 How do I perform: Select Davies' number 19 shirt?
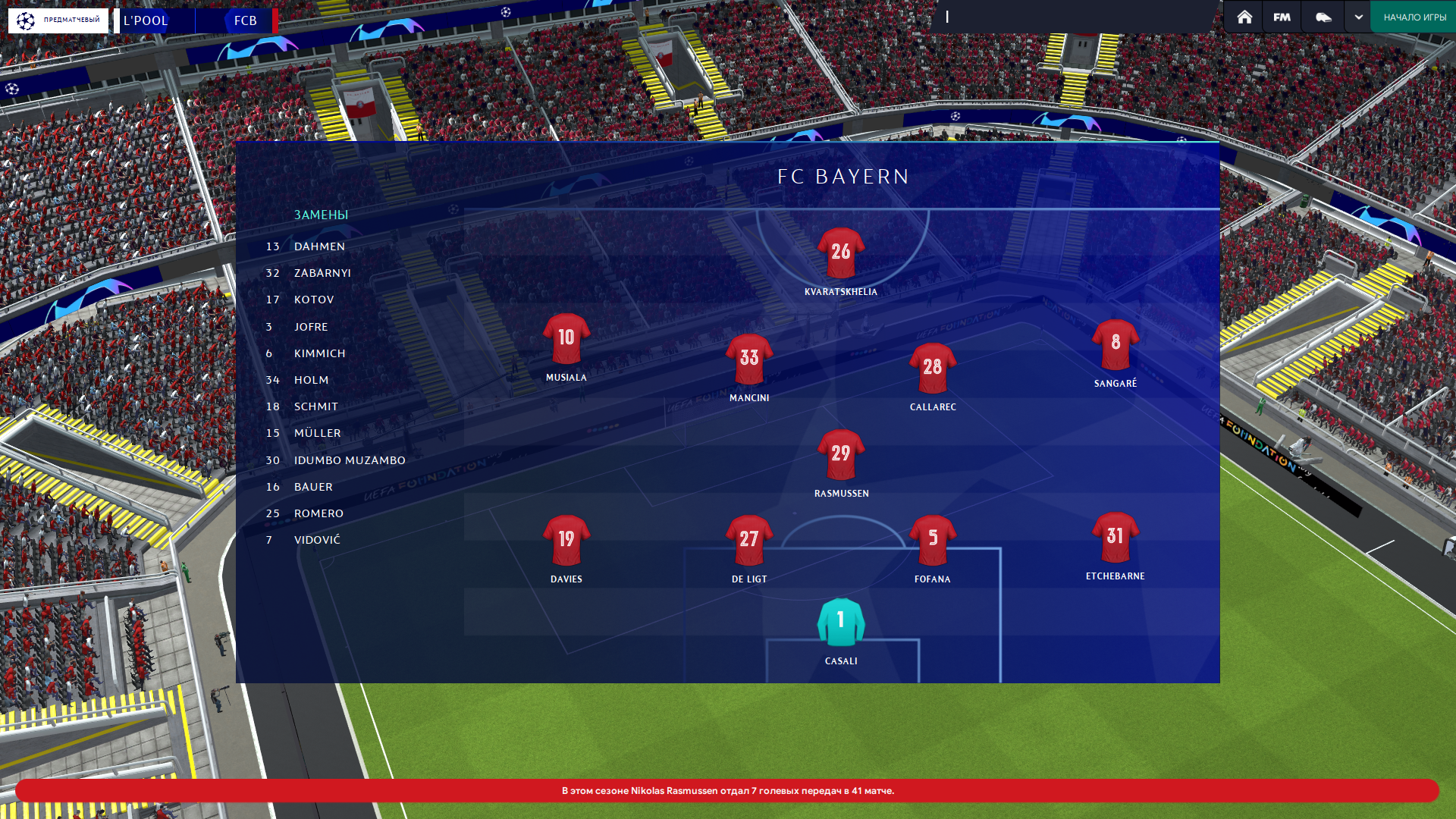[x=566, y=540]
